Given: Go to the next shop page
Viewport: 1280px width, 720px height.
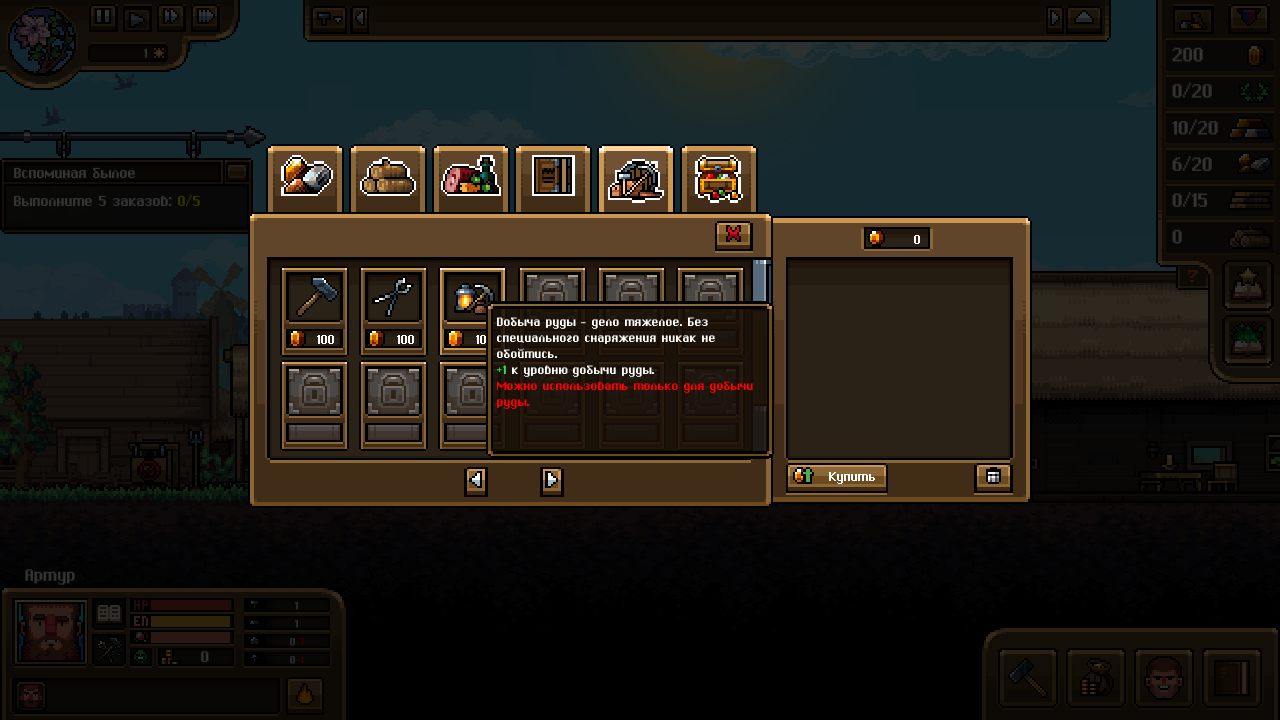Looking at the screenshot, I should [x=552, y=481].
